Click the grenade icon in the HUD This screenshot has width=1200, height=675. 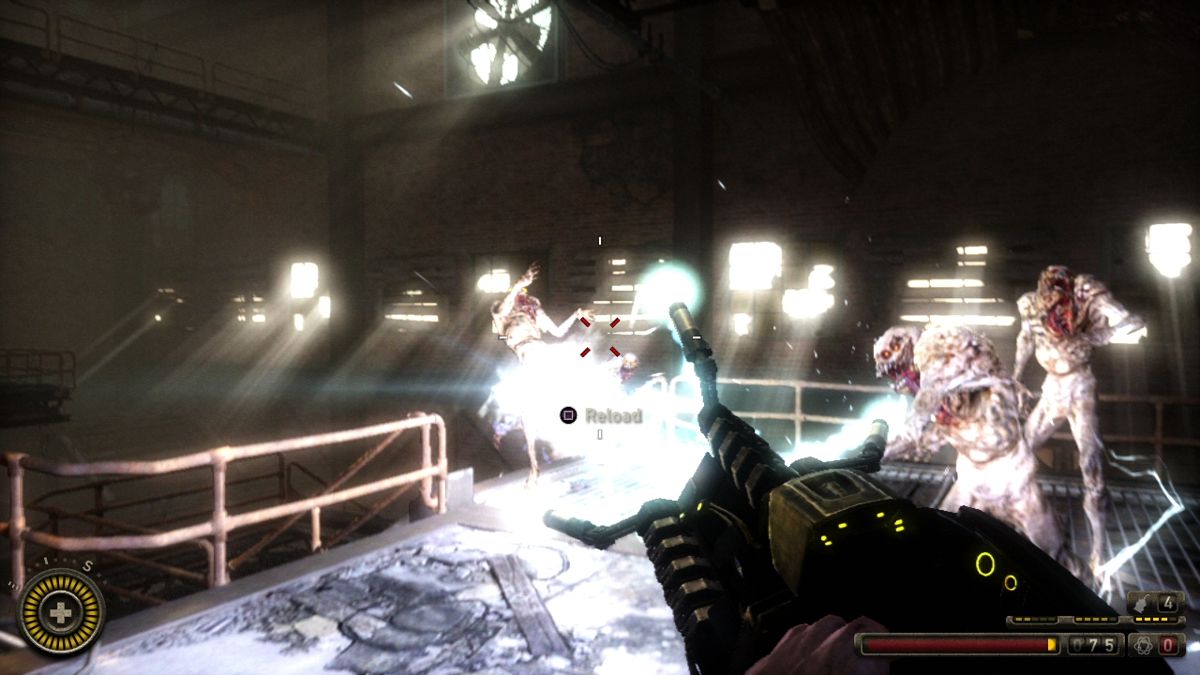click(x=1144, y=603)
